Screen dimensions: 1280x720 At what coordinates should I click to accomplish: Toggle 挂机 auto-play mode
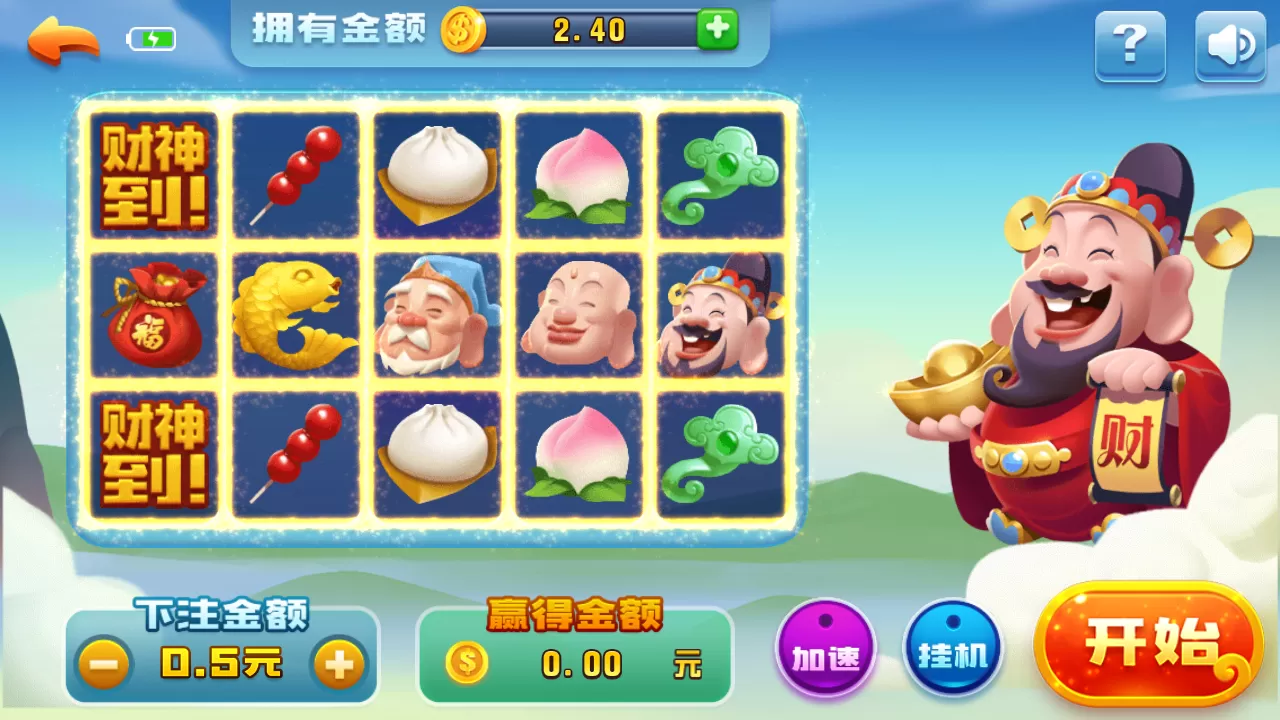953,648
